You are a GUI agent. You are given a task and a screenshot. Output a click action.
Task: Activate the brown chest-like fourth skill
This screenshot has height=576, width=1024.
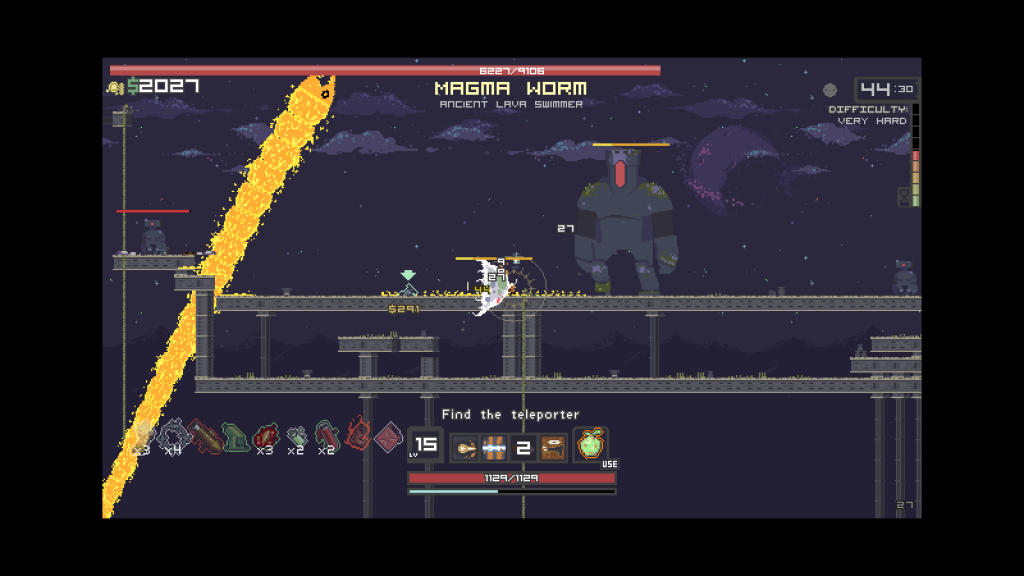tap(553, 447)
